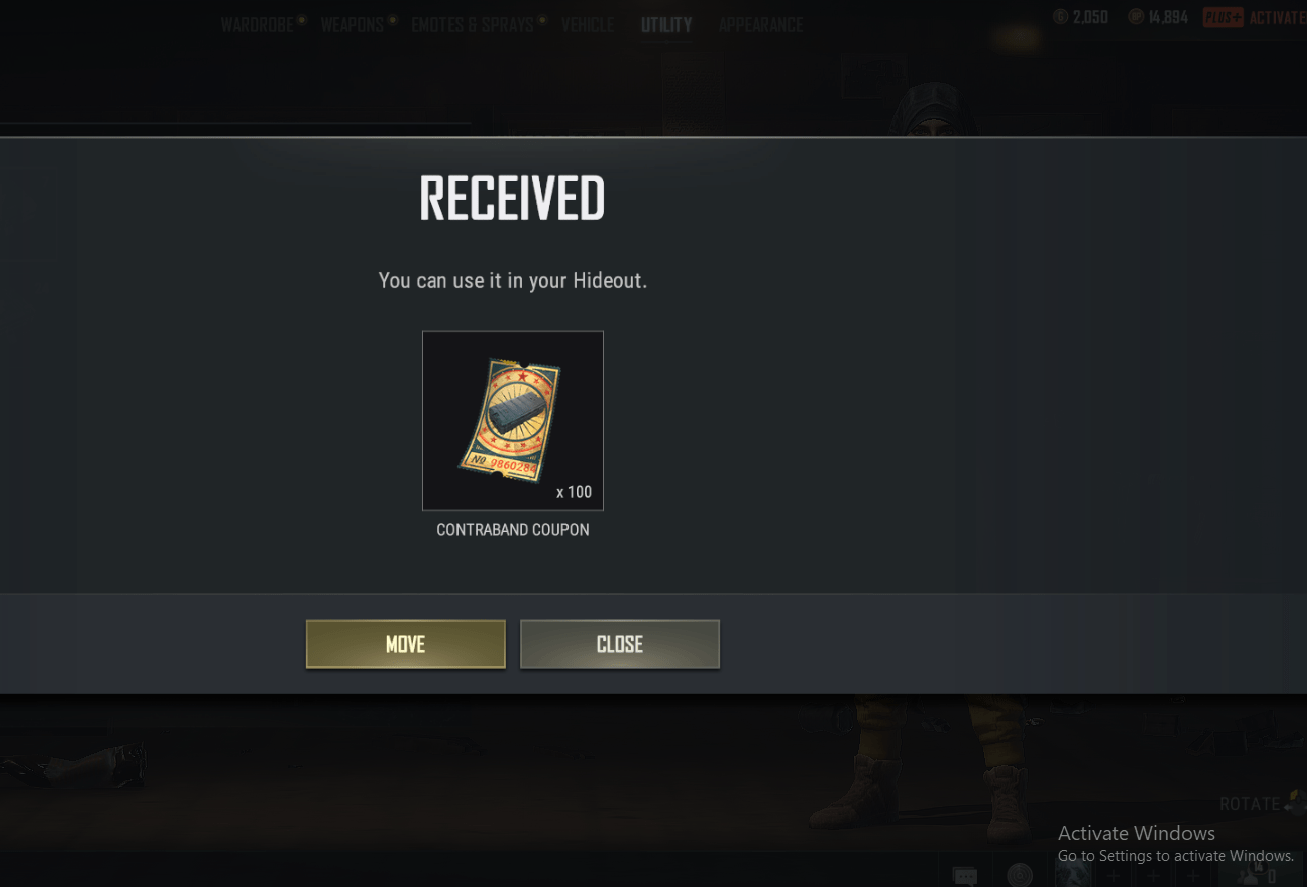Select the UTILITY tab
This screenshot has width=1314, height=892.
pos(666,24)
